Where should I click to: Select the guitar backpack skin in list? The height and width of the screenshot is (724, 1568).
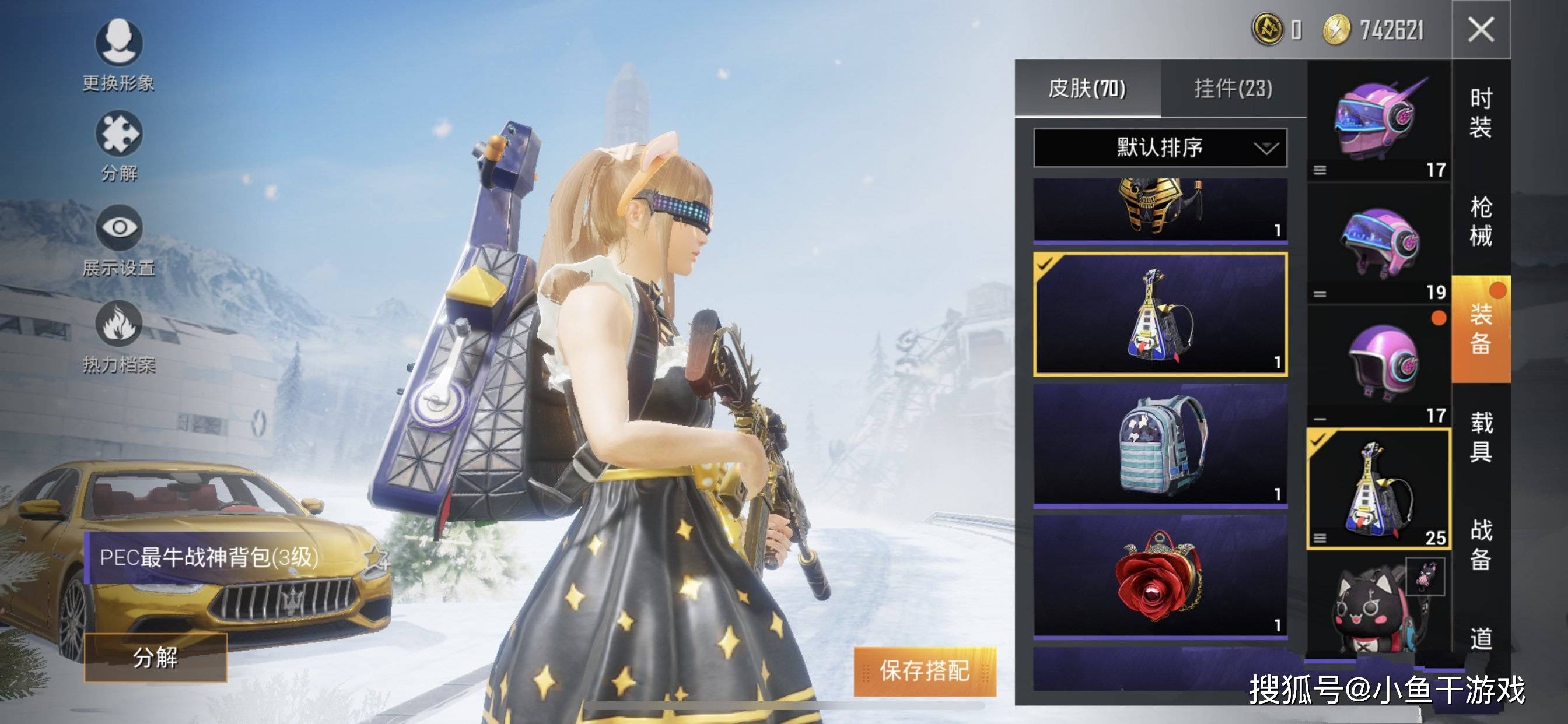pyautogui.click(x=1160, y=314)
